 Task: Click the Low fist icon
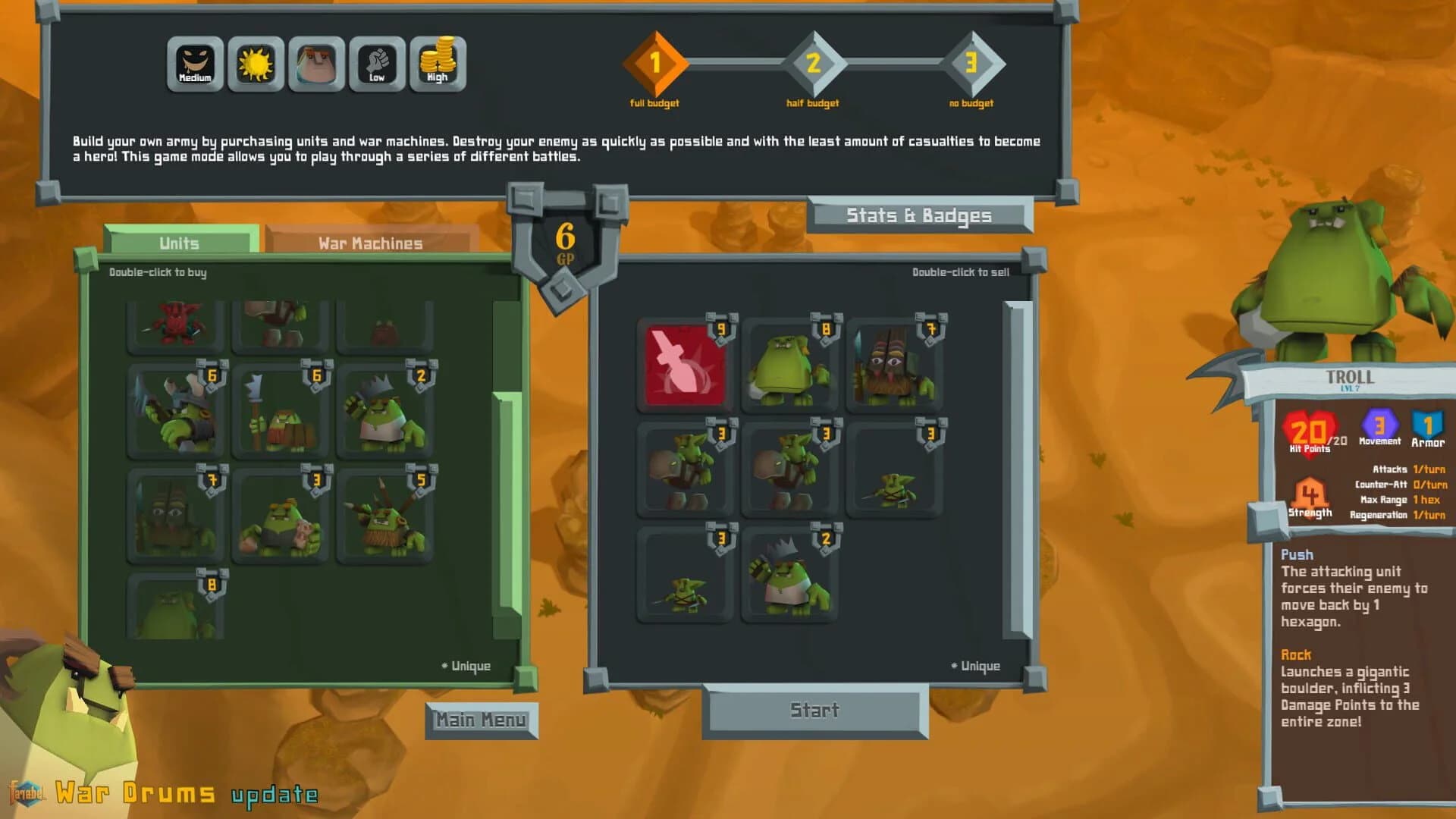pos(376,64)
